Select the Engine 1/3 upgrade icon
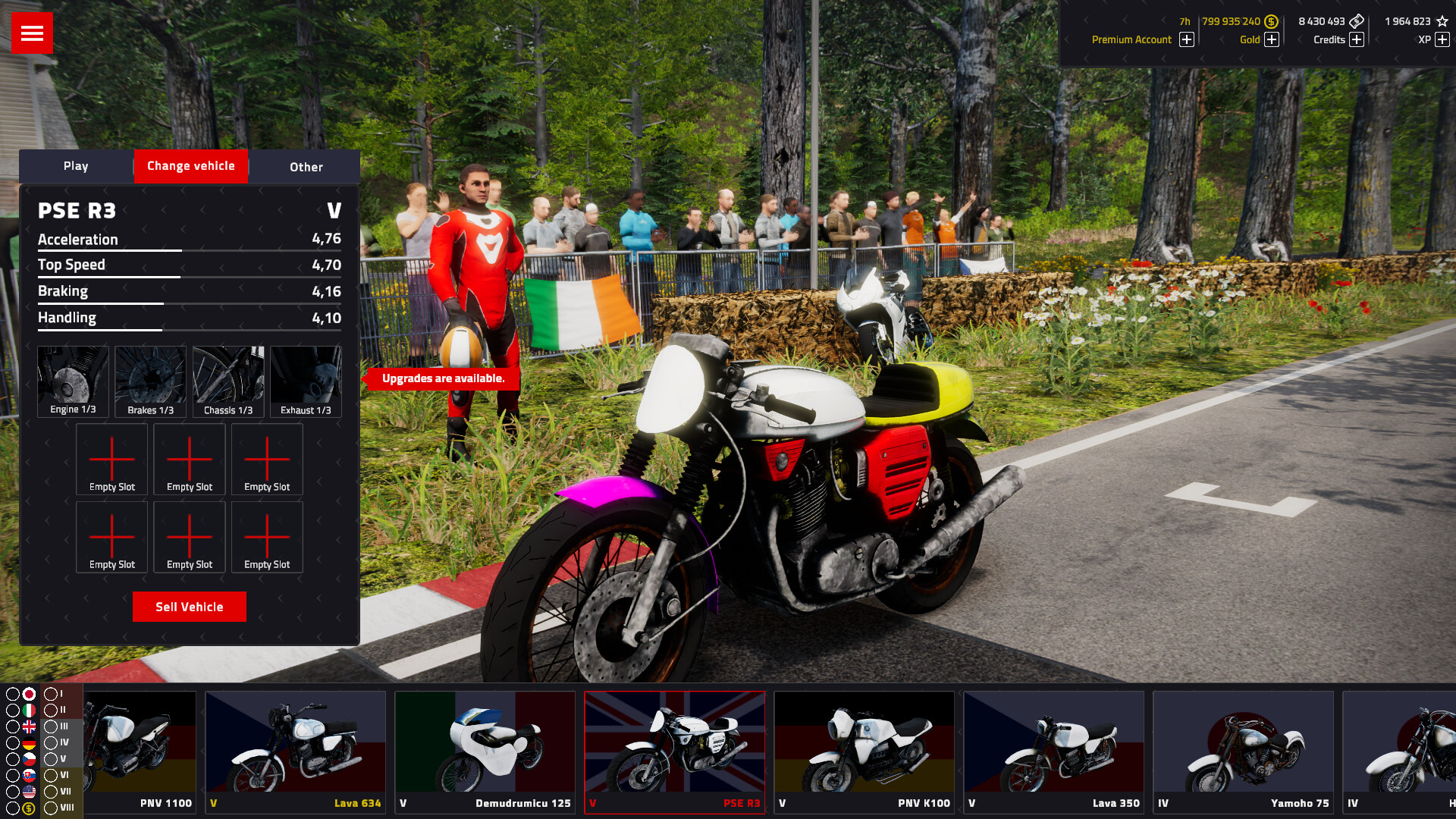1456x819 pixels. tap(73, 379)
